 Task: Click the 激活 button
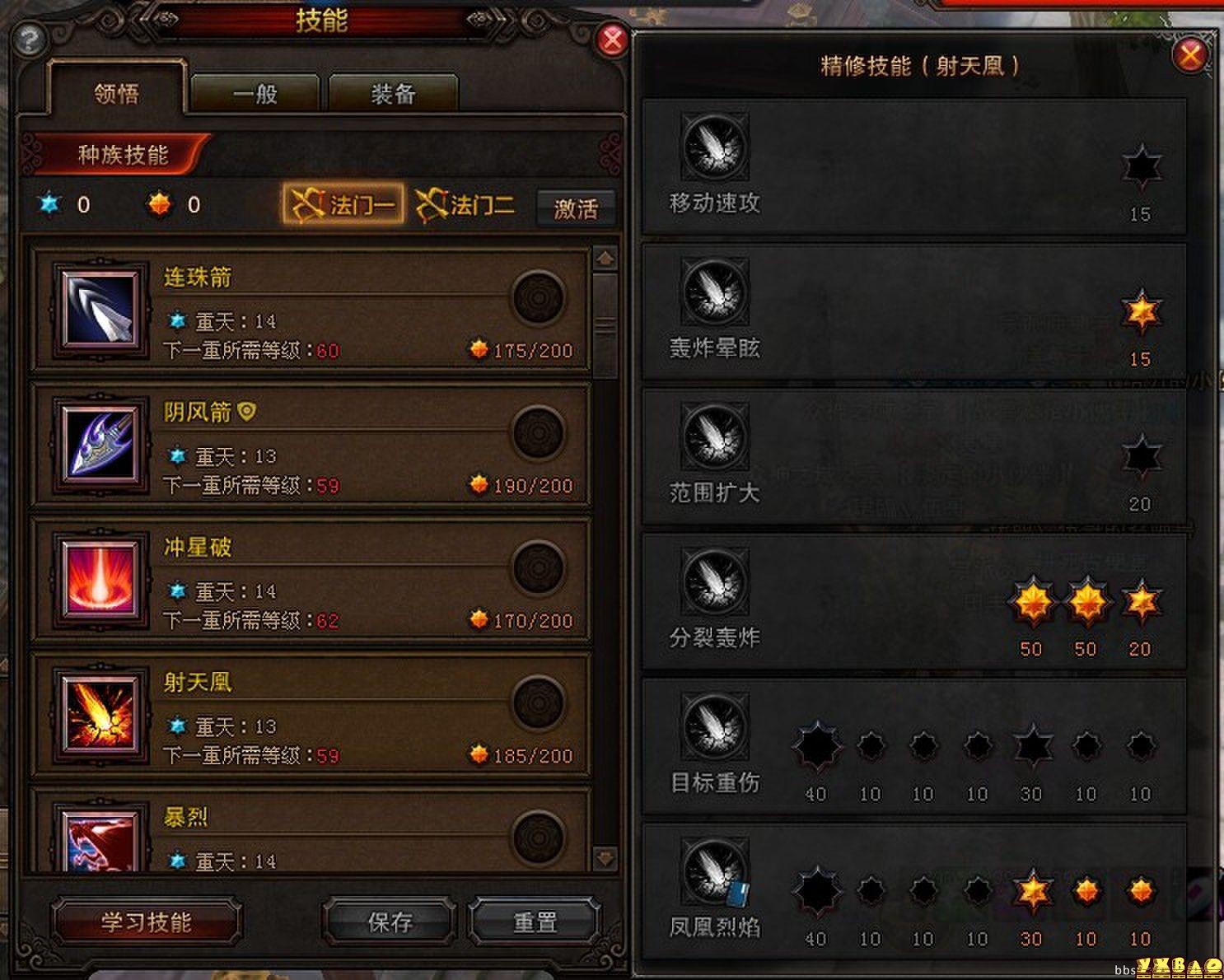pos(575,208)
